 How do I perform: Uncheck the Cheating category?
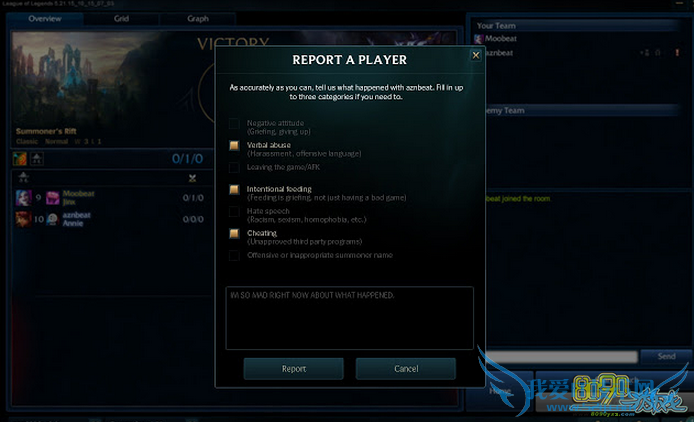[234, 234]
